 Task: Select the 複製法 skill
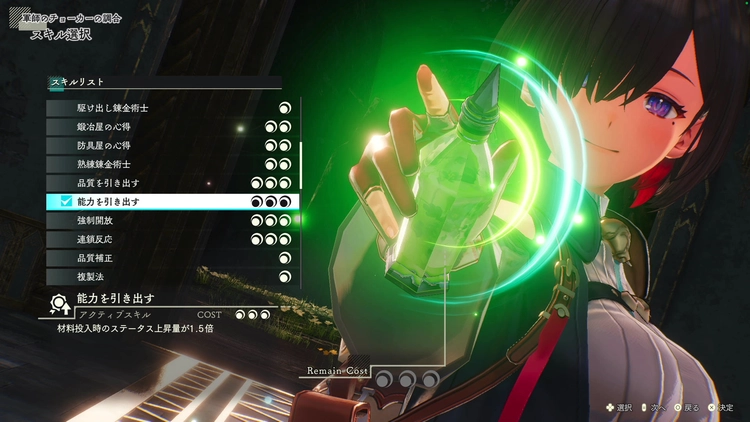tap(170, 276)
